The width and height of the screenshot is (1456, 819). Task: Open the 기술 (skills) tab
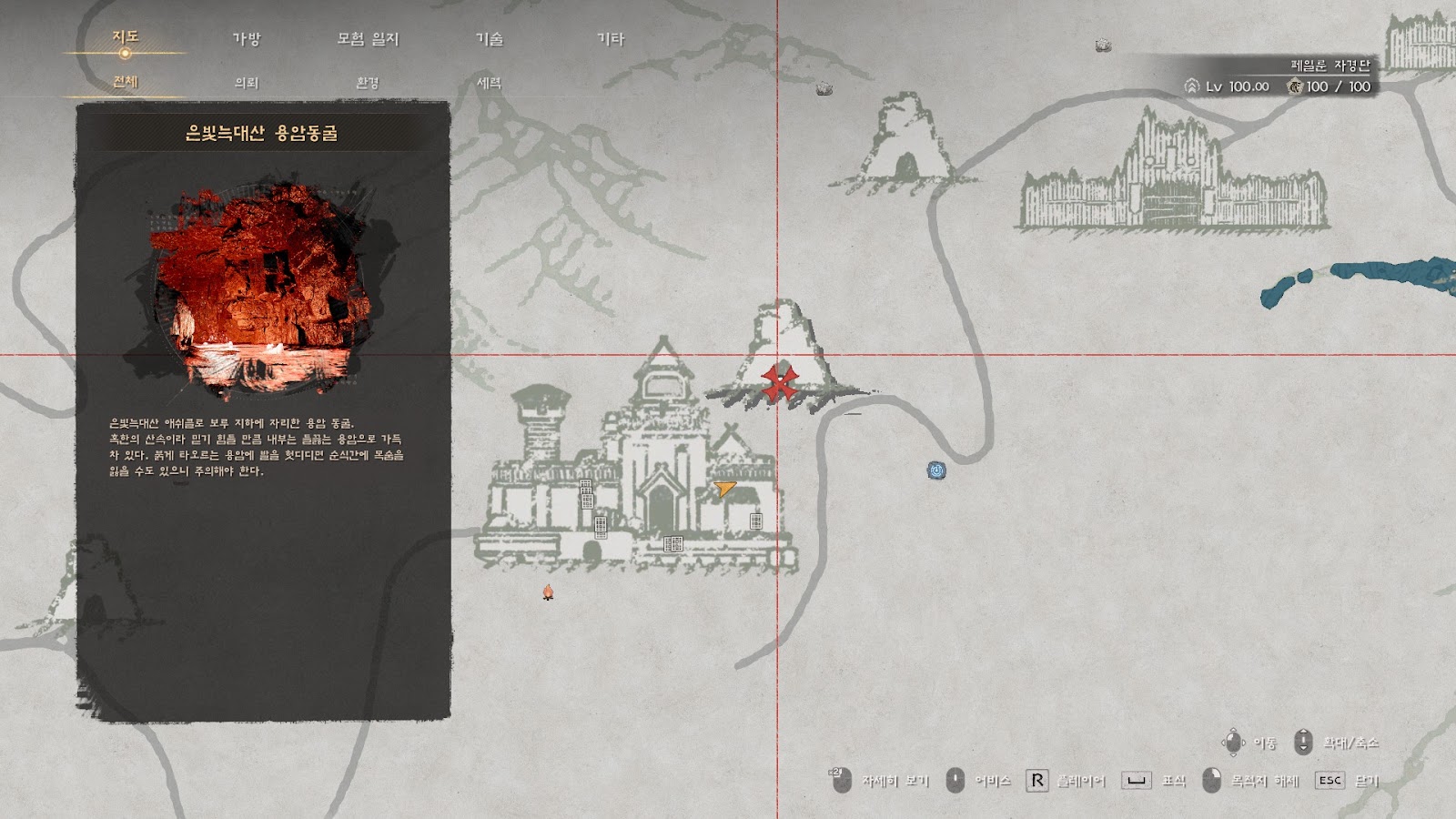click(490, 39)
